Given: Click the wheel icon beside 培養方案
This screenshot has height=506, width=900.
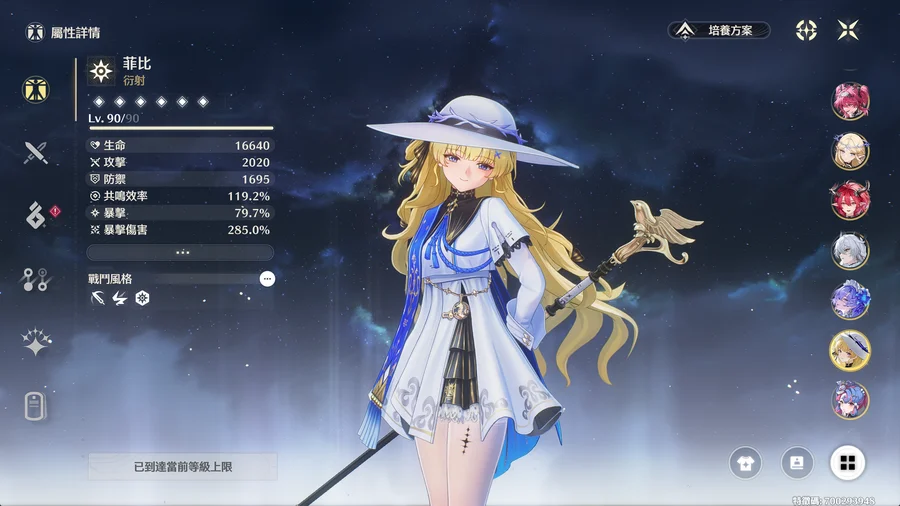Looking at the screenshot, I should pos(806,30).
